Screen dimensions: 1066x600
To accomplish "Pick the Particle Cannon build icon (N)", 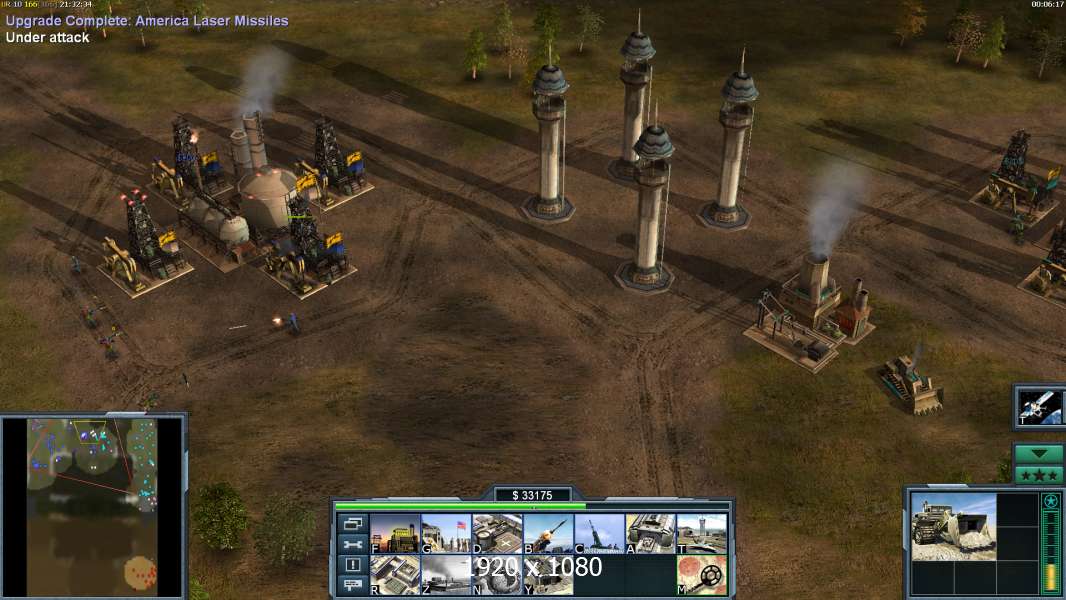I will (x=497, y=574).
